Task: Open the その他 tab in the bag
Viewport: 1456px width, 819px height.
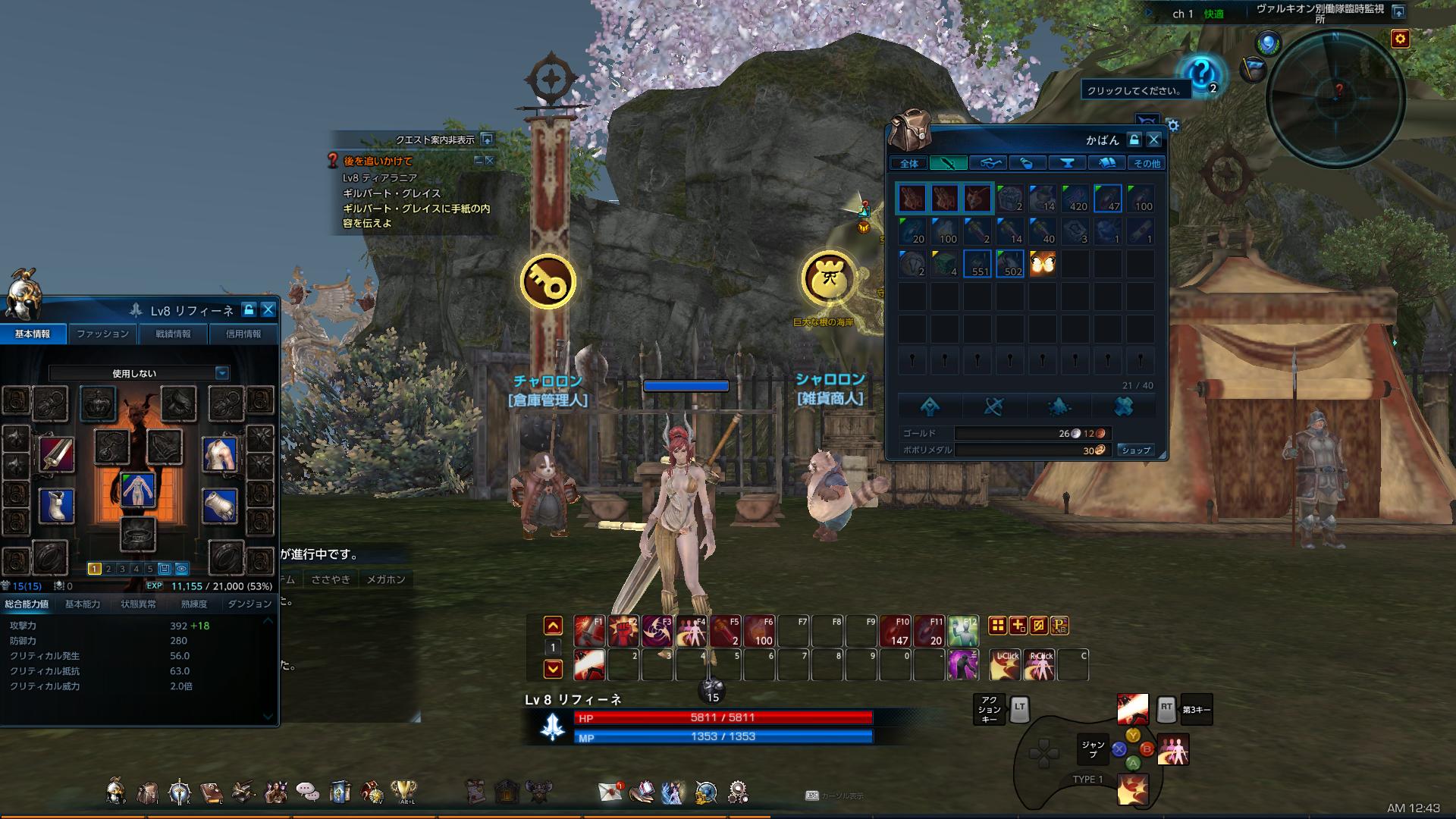Action: click(1147, 162)
